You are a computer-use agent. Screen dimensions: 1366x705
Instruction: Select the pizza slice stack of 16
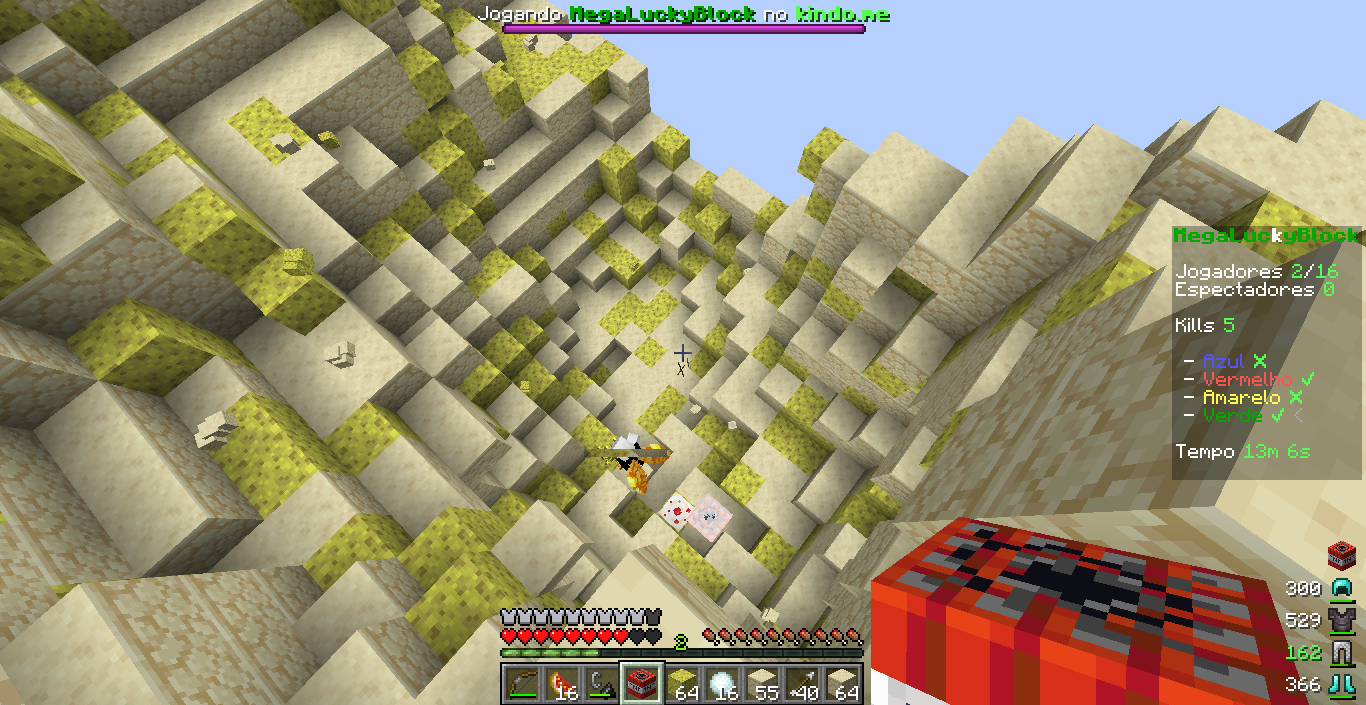coord(560,684)
